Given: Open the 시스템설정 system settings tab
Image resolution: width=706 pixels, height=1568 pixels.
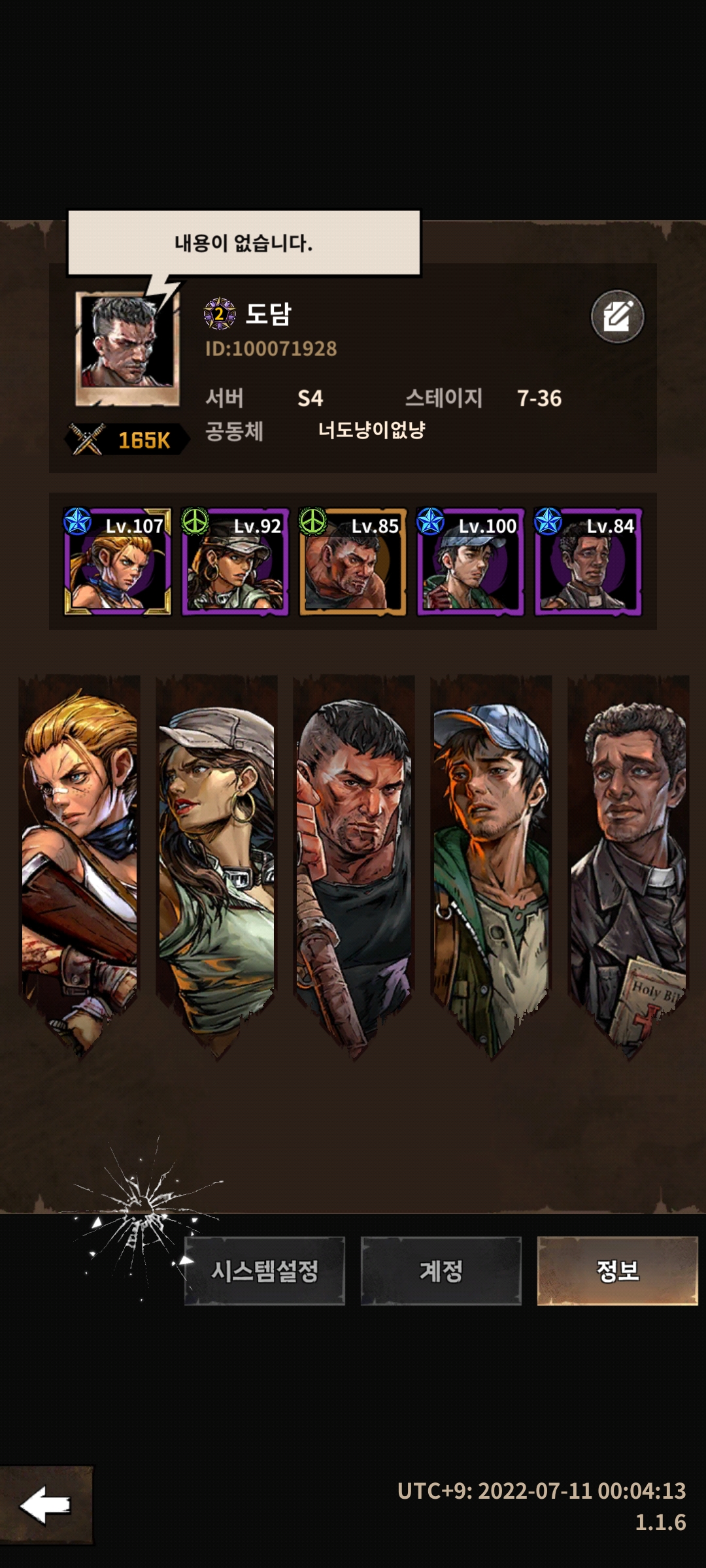Looking at the screenshot, I should [264, 1271].
